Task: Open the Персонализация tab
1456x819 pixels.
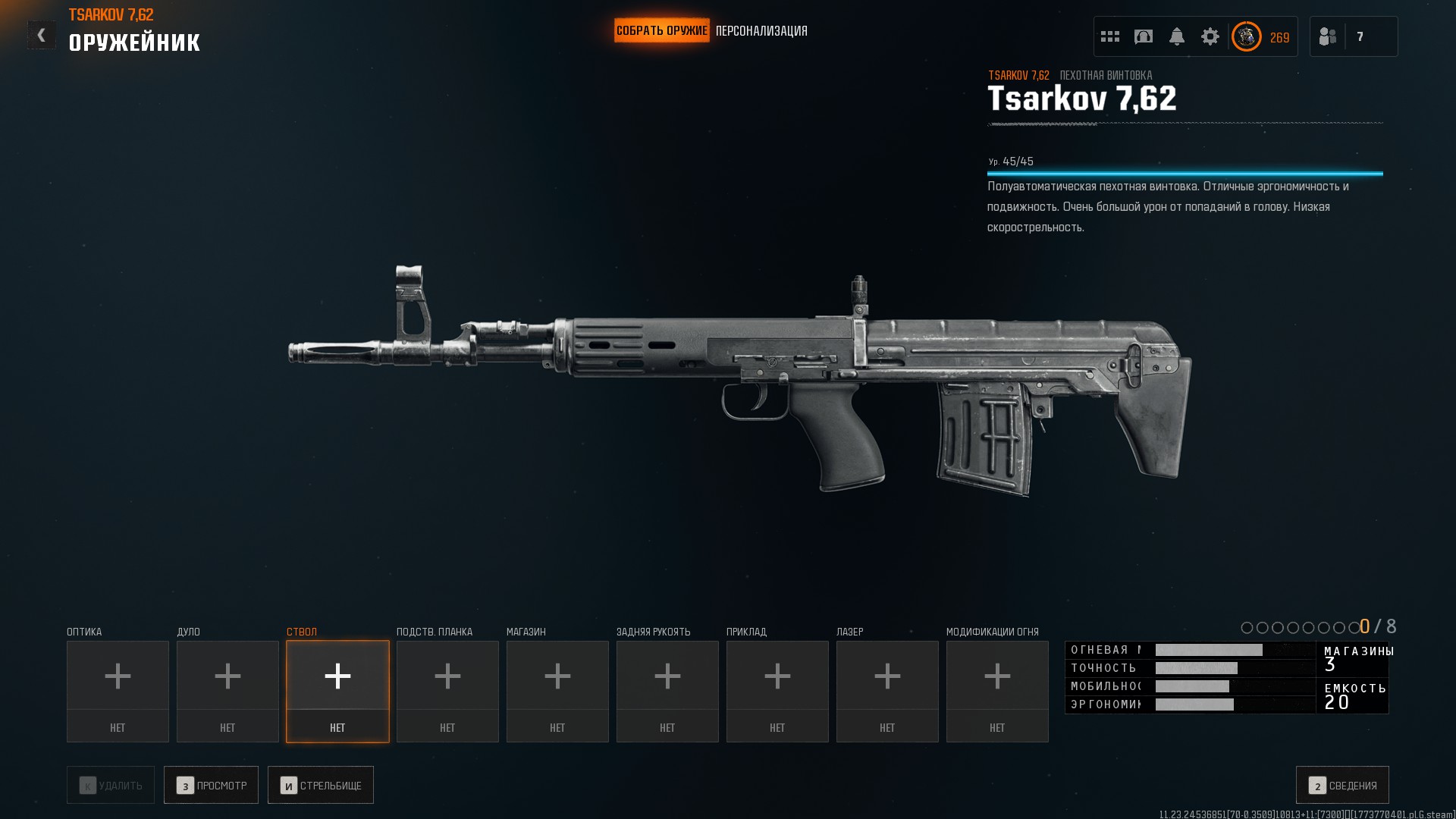Action: tap(761, 31)
